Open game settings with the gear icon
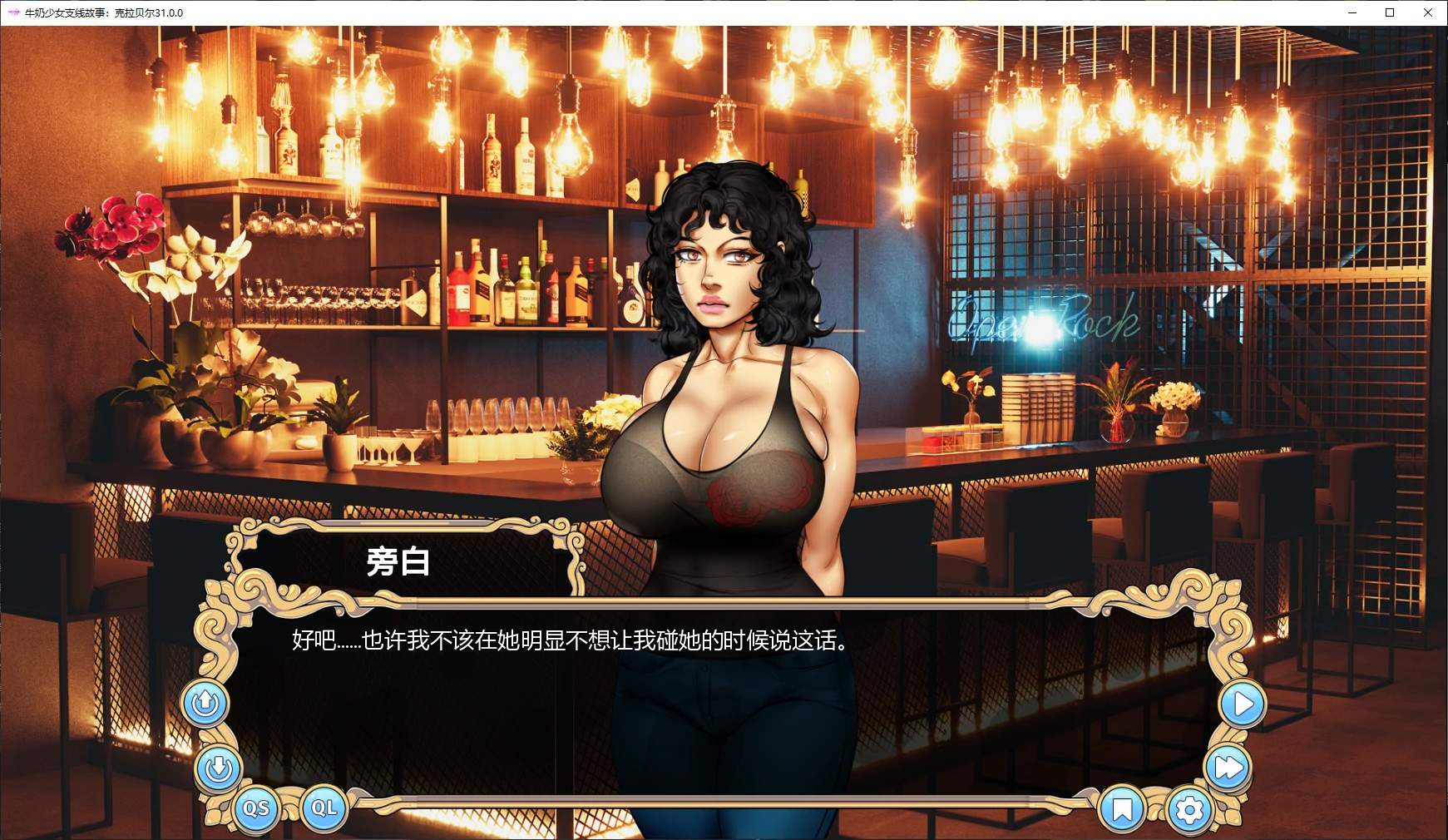The width and height of the screenshot is (1448, 840). pyautogui.click(x=1191, y=808)
